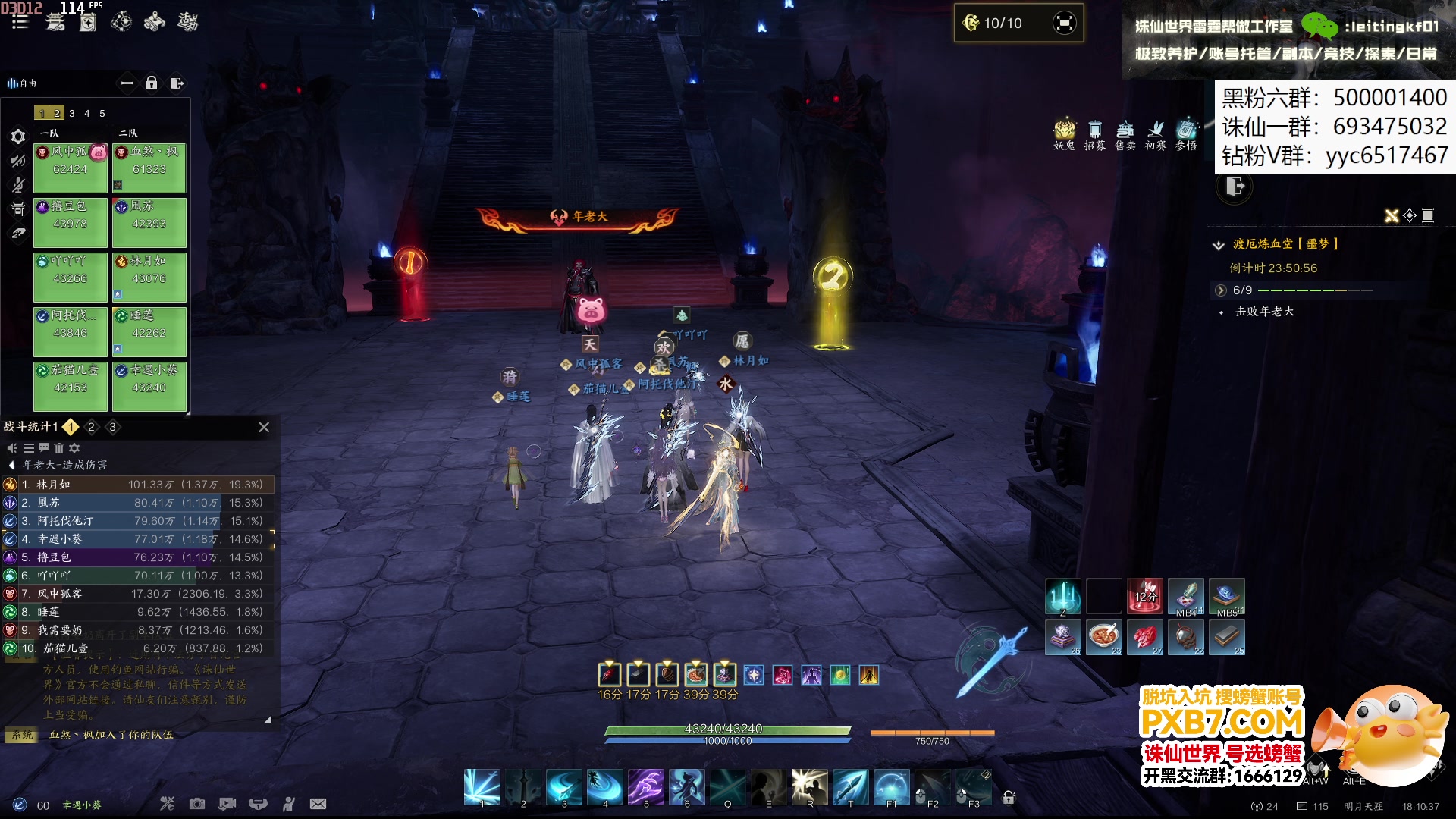Open the main menu list icon
Viewport: 1456px width, 819px height.
pyautogui.click(x=20, y=22)
